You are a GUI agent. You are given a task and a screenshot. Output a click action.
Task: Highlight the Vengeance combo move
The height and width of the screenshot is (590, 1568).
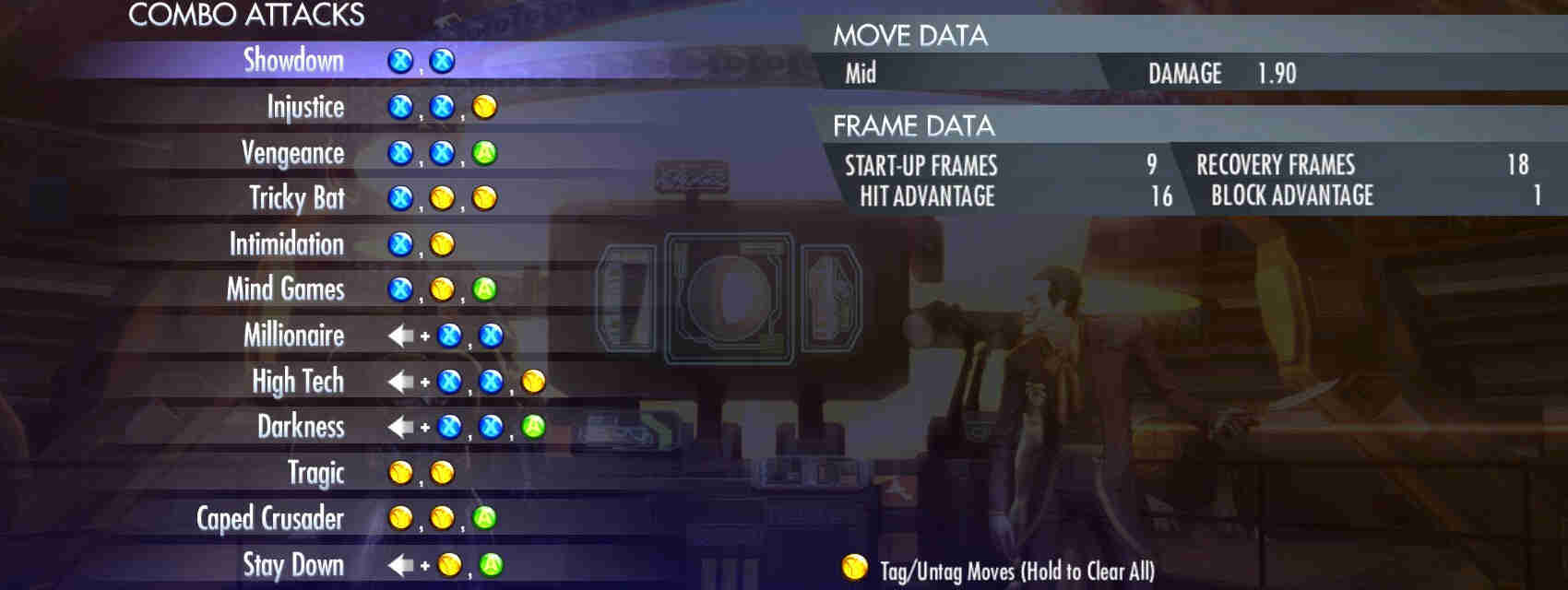tap(292, 153)
